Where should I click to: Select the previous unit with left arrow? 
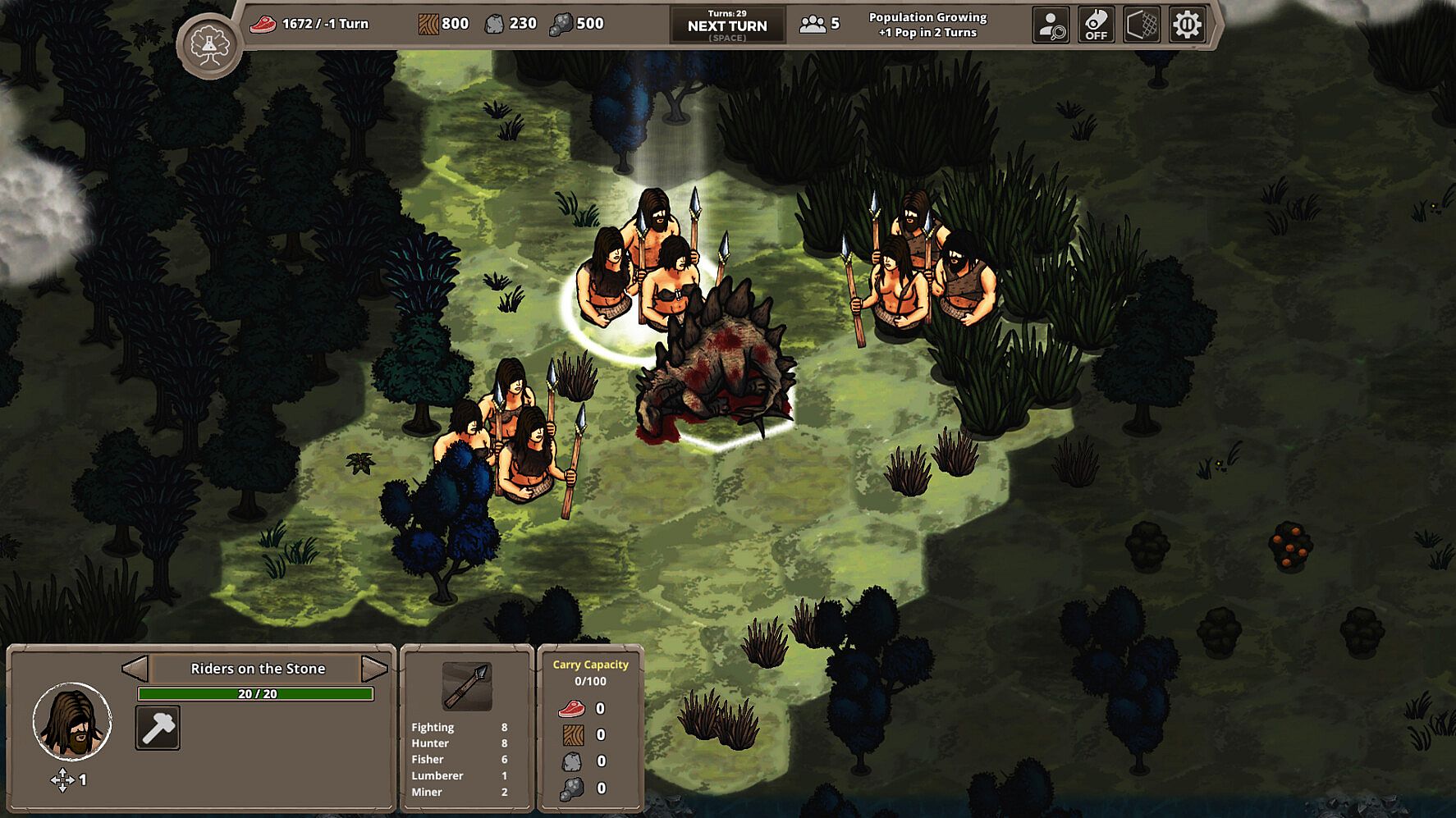135,669
